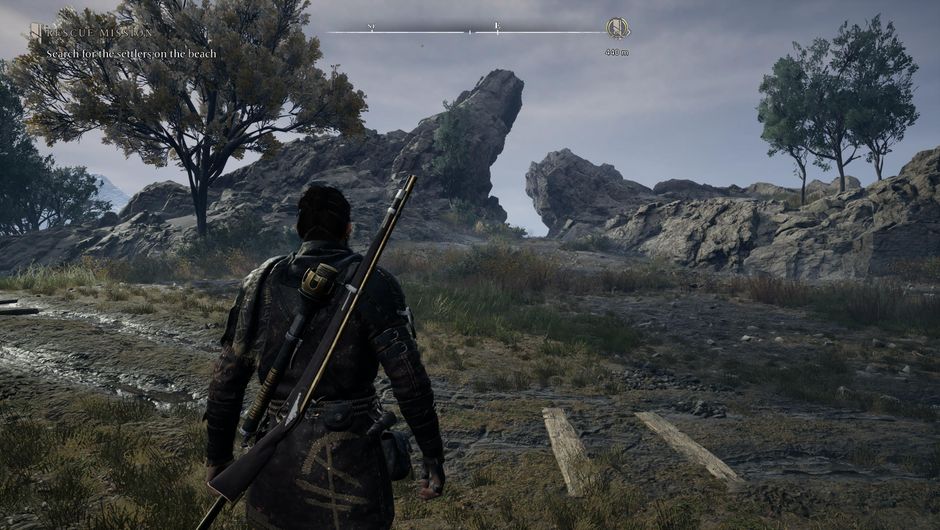Click the quest objective marker on the compass
Screen dimensions: 940x530
(617, 29)
